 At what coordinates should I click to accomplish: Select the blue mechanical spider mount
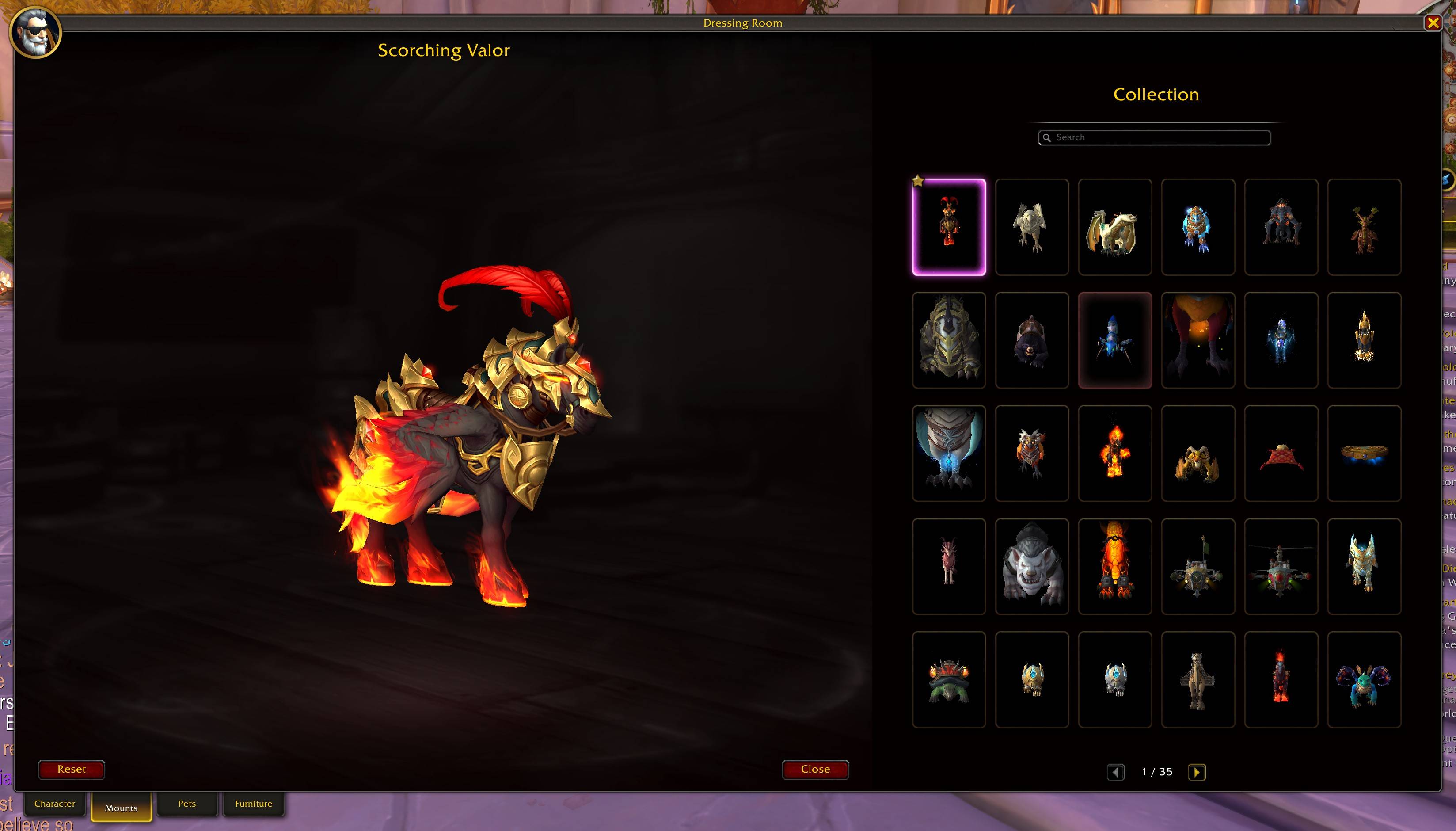coord(1115,340)
